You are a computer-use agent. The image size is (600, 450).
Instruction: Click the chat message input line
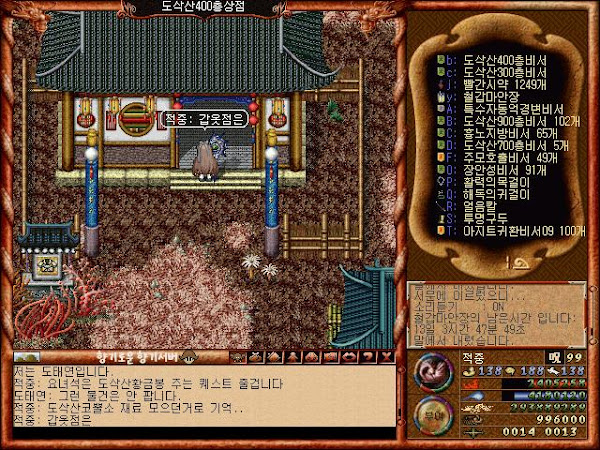tap(200, 428)
